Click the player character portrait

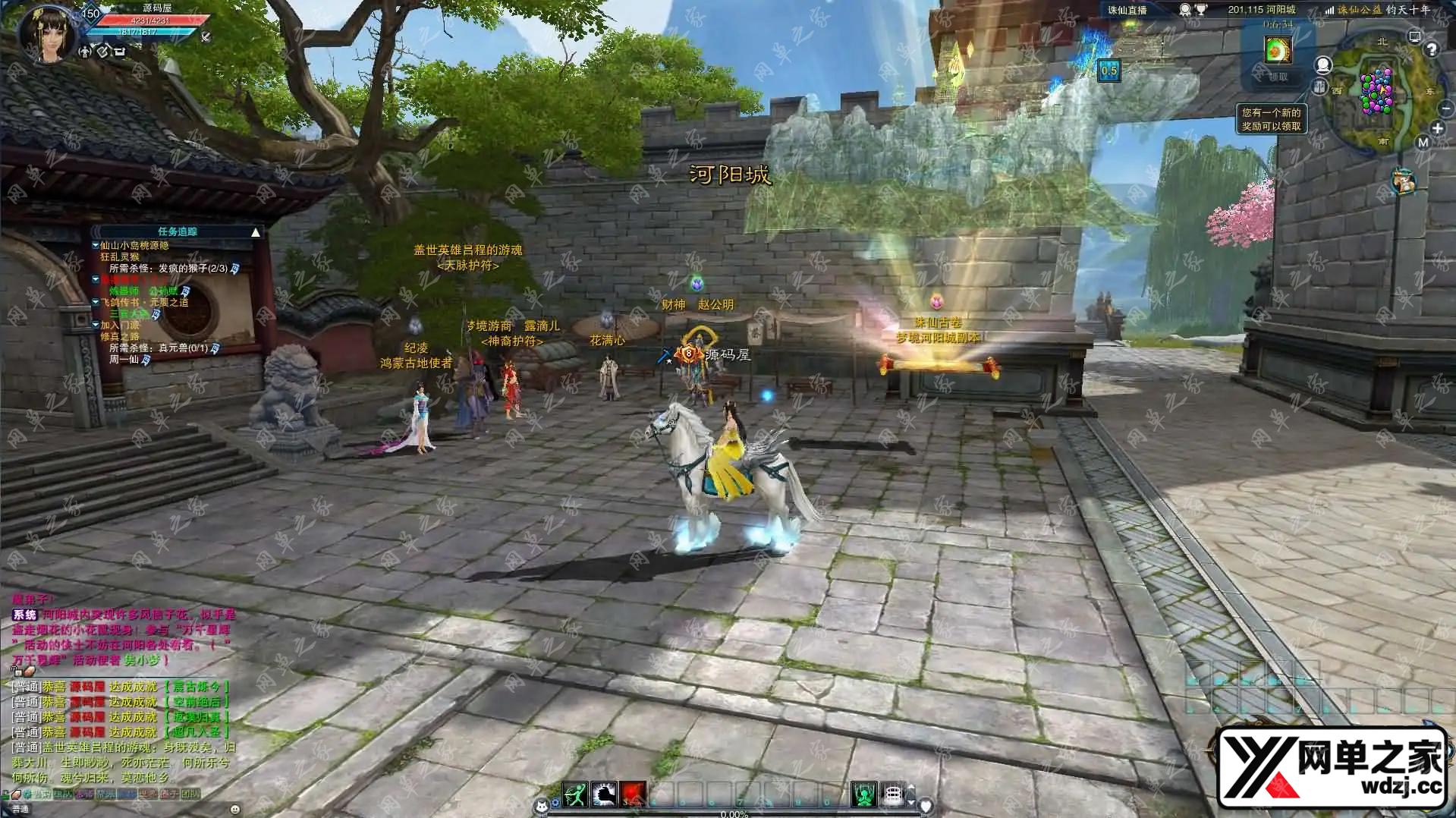click(x=49, y=32)
